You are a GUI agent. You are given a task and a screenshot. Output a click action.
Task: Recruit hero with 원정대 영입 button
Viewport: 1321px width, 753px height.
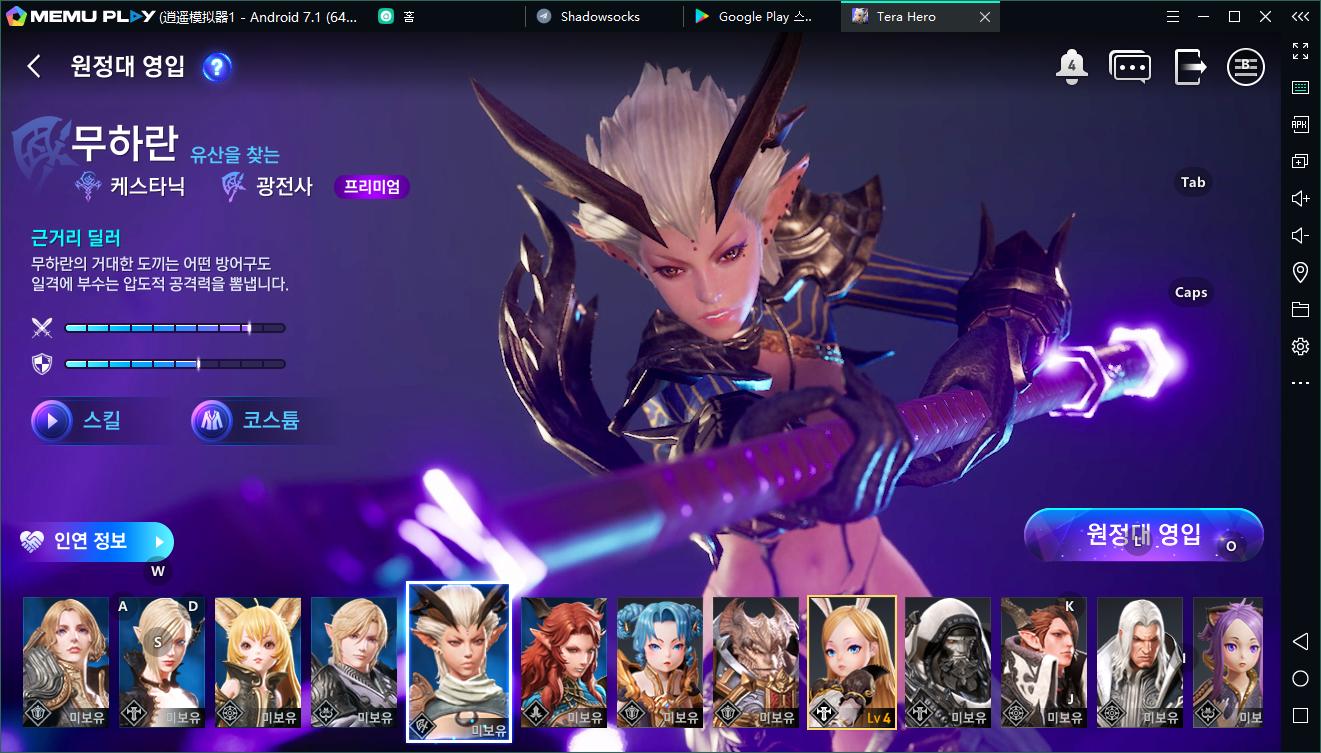click(x=1143, y=534)
